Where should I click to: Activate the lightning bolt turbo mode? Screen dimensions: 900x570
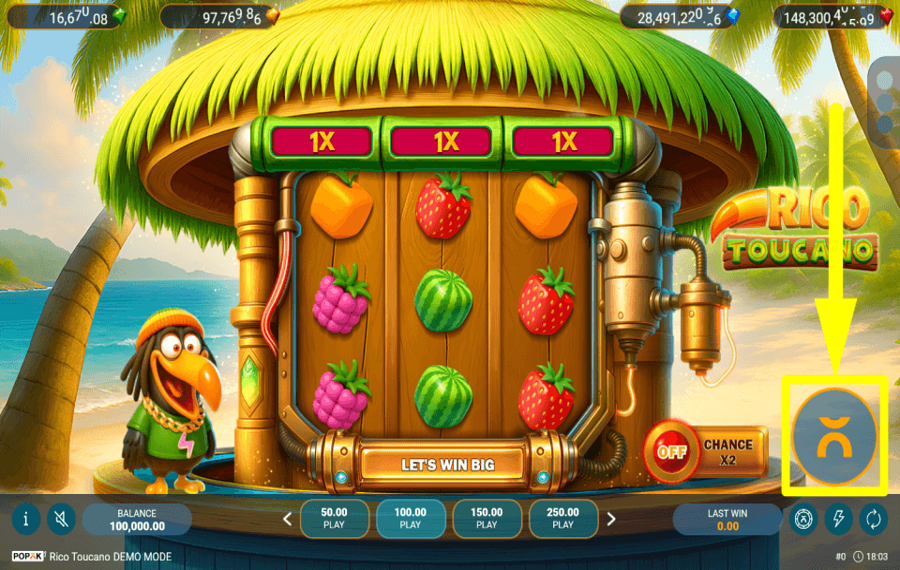[x=838, y=519]
